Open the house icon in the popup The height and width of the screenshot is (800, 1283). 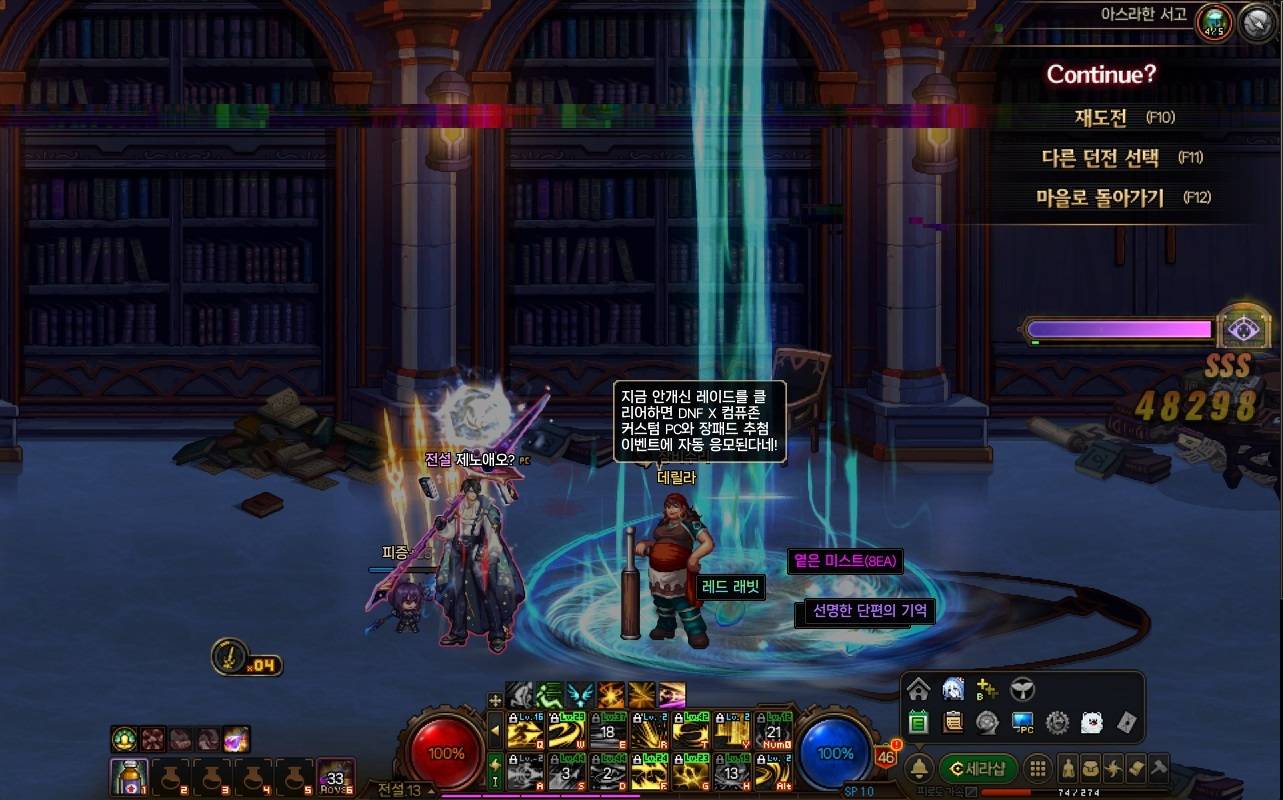pos(919,689)
